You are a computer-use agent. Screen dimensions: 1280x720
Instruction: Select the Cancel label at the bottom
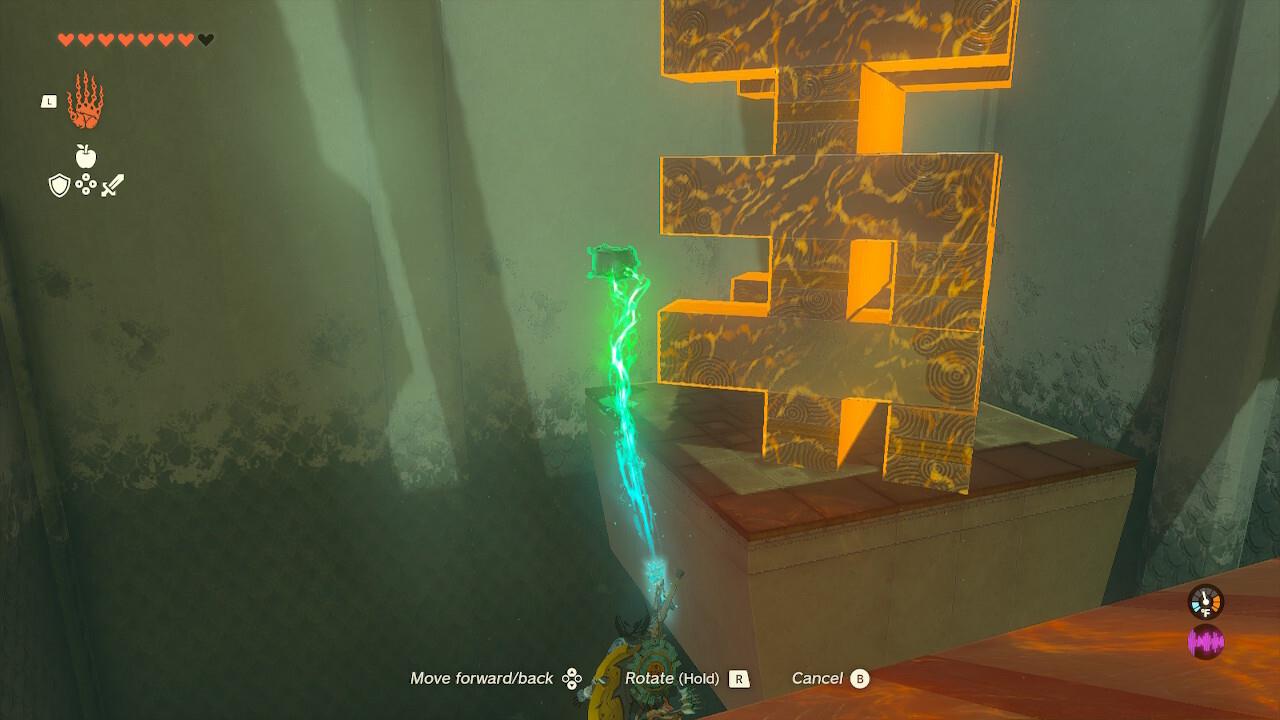(x=818, y=678)
